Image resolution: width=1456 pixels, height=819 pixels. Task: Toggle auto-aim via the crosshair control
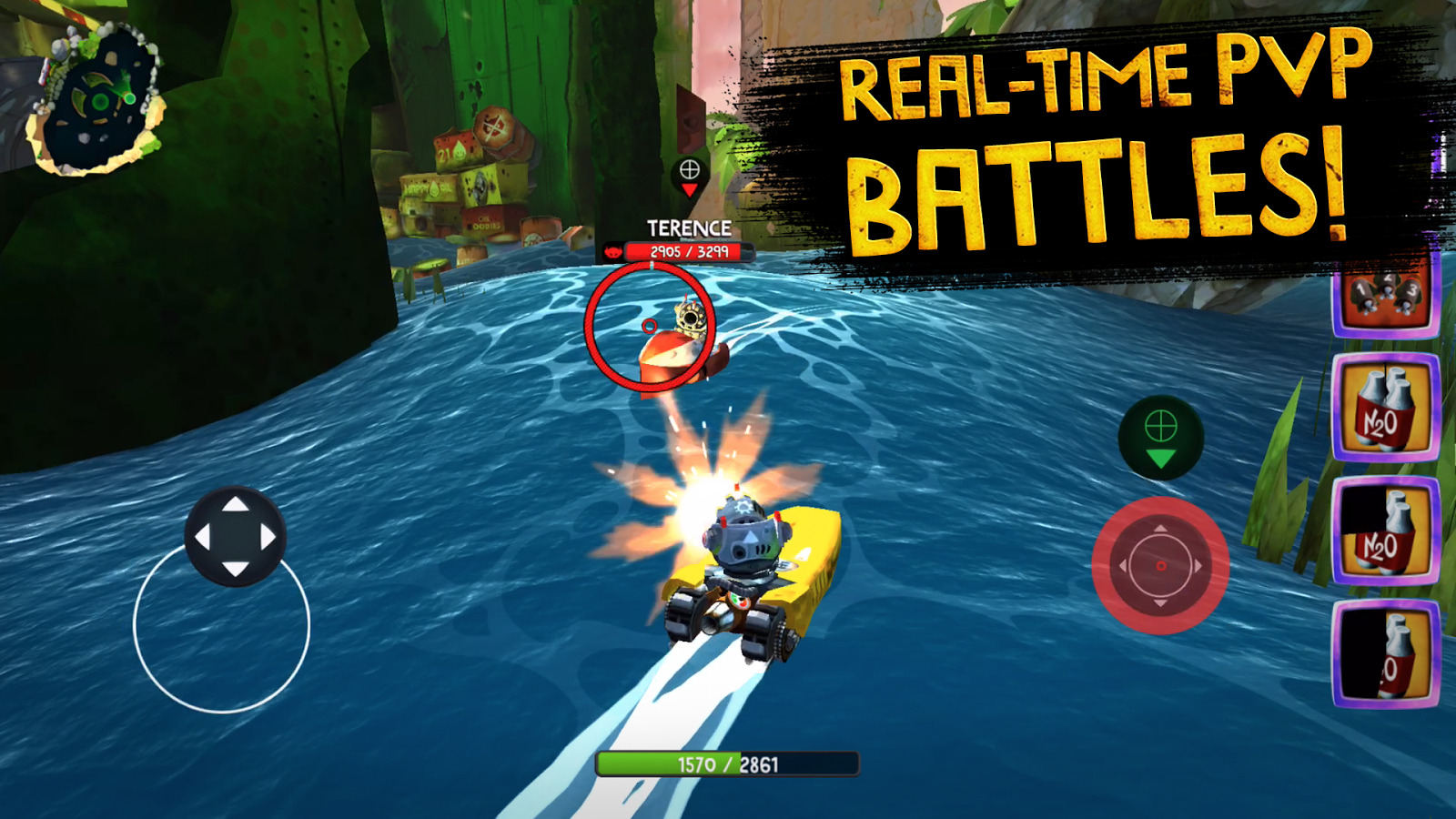coord(1162,437)
